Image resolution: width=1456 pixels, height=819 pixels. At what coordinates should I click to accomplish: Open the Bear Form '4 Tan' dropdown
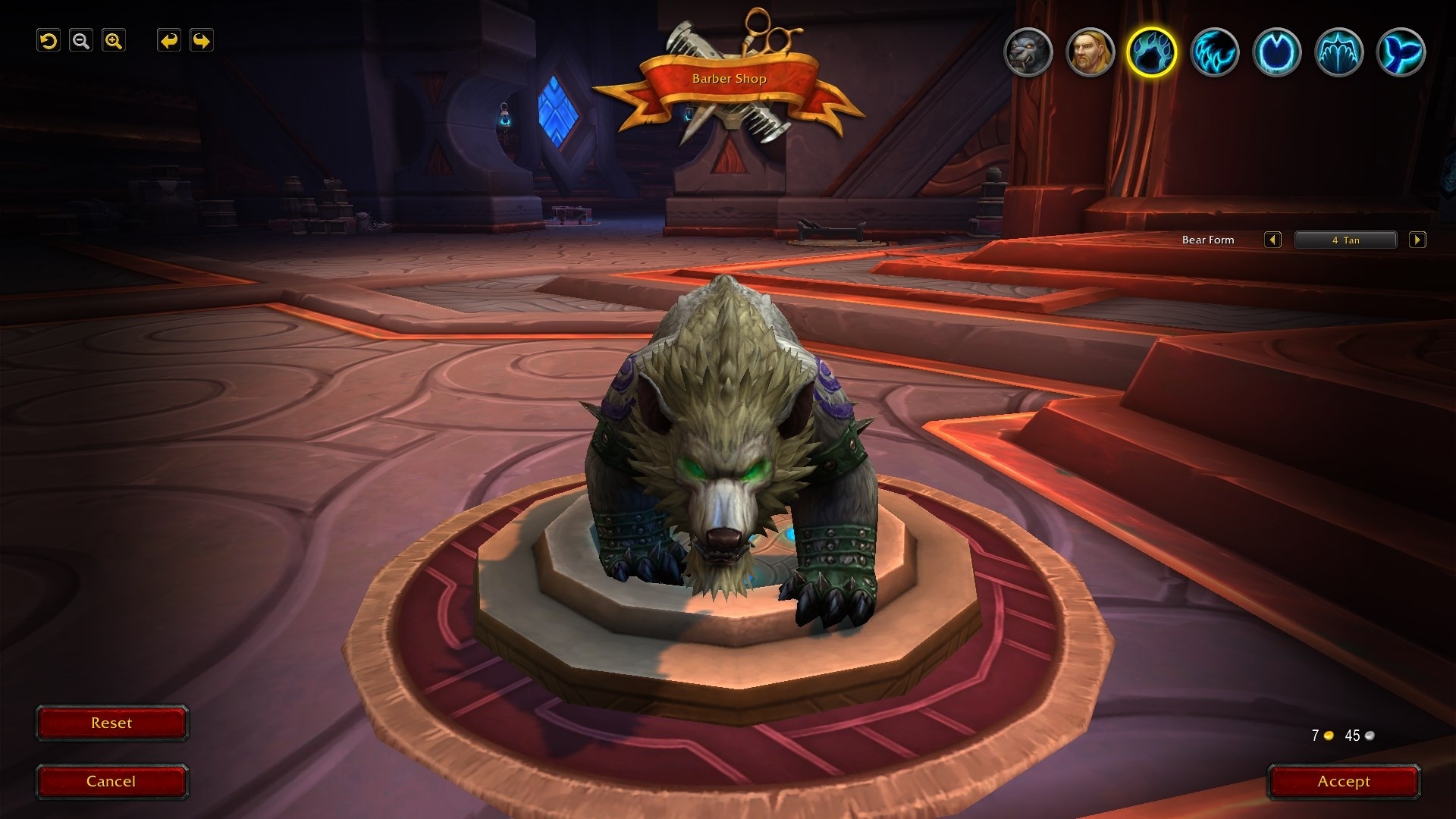click(x=1345, y=240)
